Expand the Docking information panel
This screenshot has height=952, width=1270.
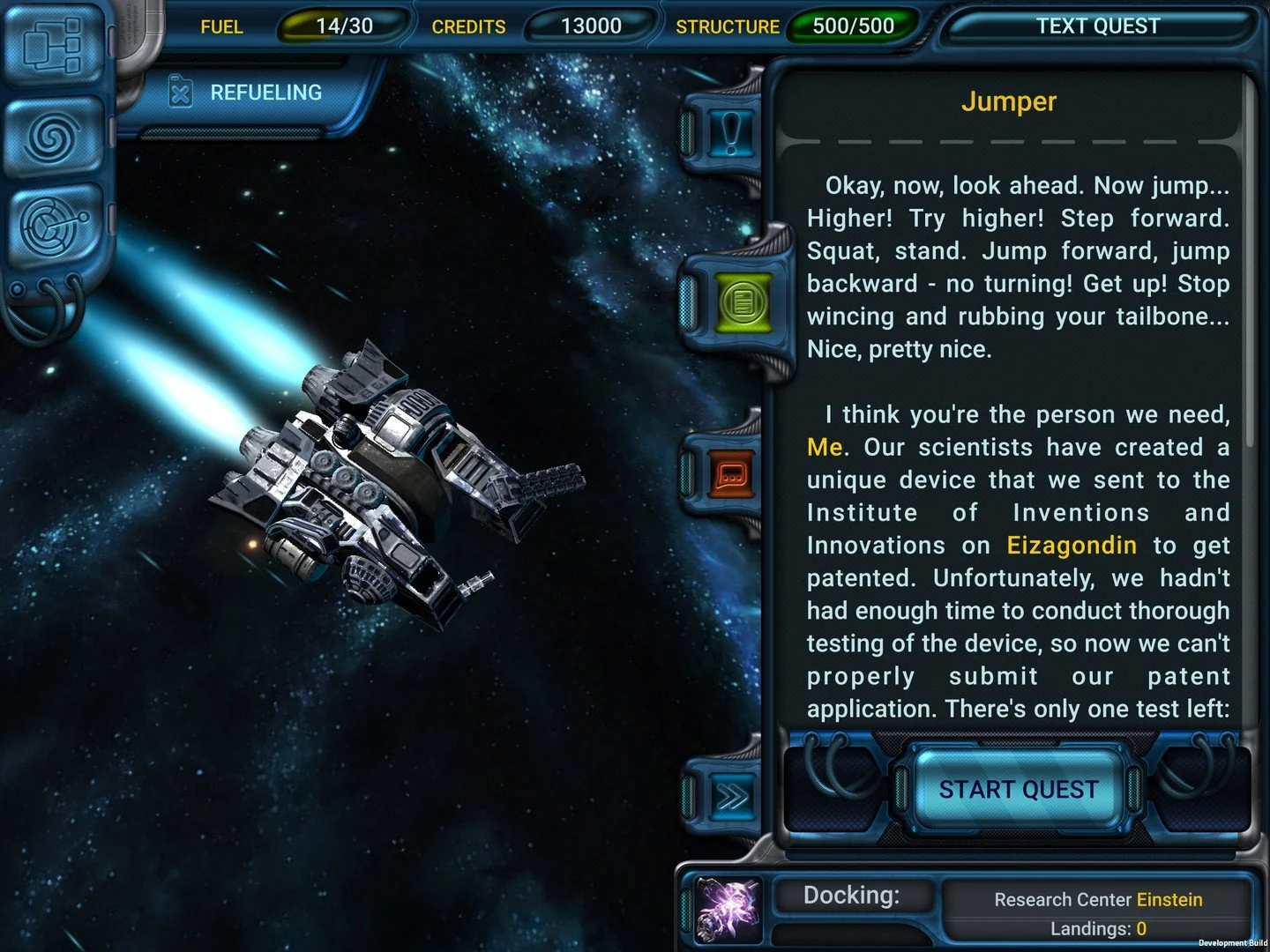click(x=852, y=895)
